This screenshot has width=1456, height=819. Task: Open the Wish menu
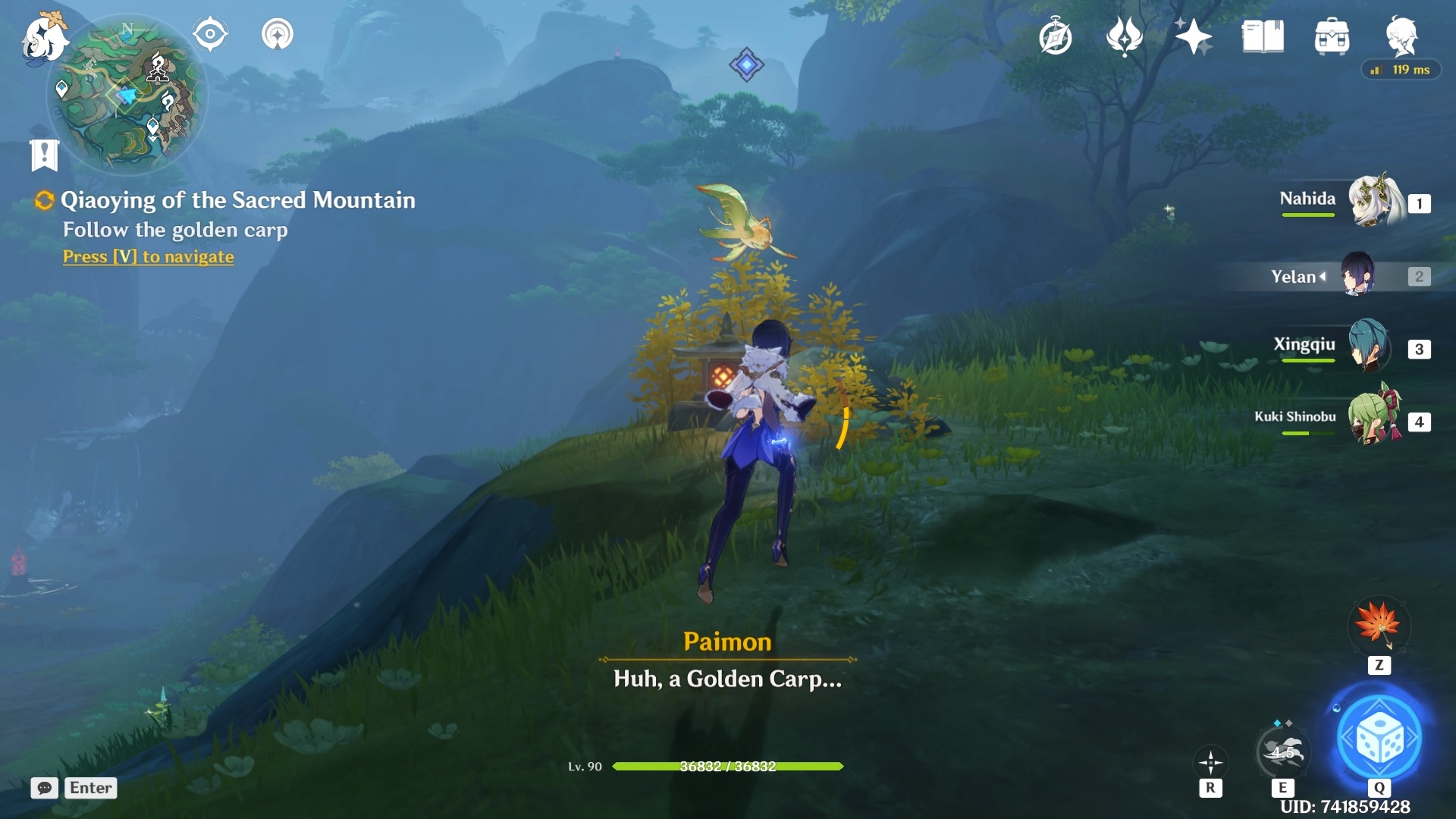(1125, 36)
